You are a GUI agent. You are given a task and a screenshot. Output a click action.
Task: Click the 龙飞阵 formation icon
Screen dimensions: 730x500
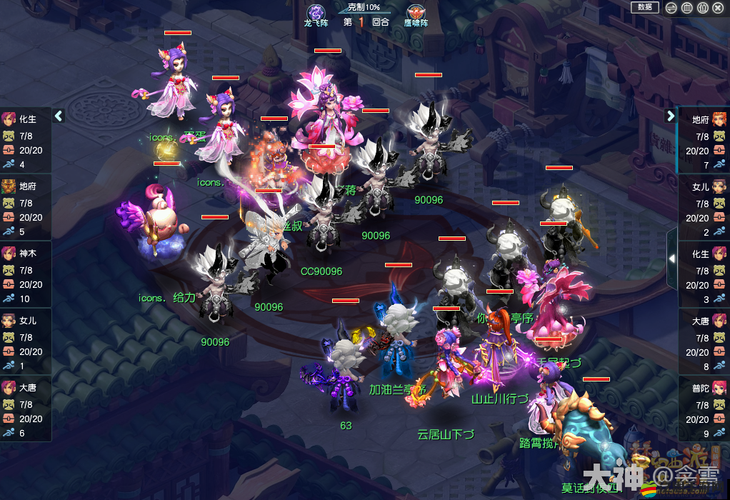click(316, 9)
